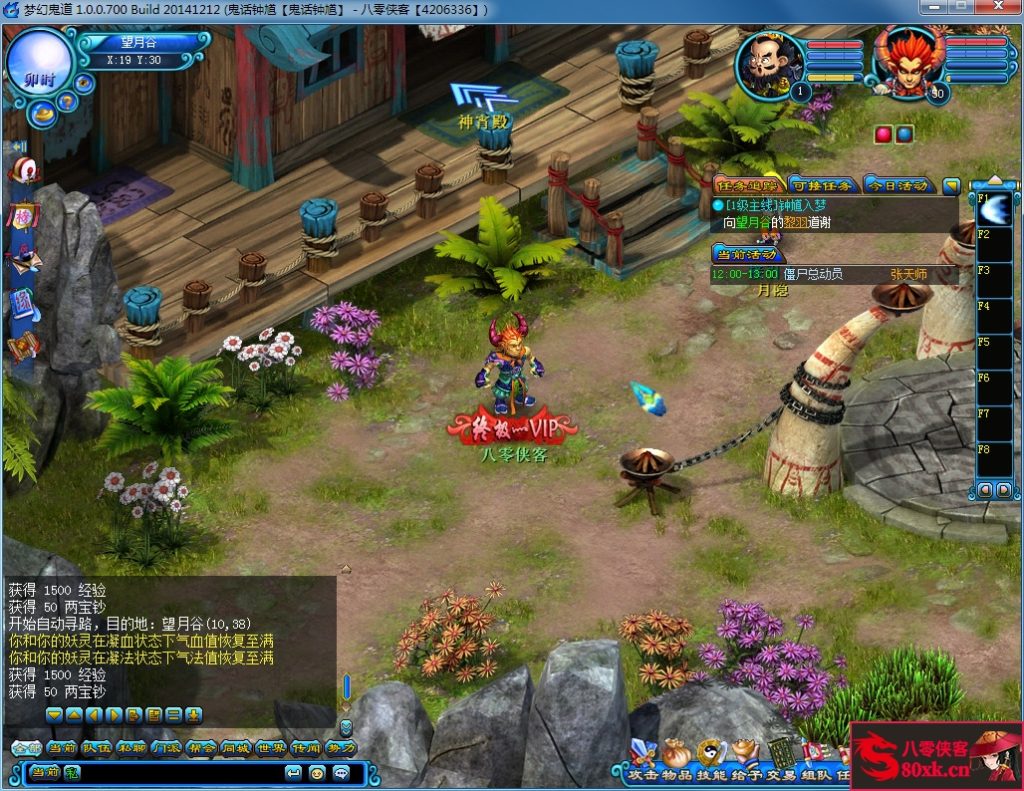Switch chat to the 队伍 channel
Viewport: 1024px width, 791px height.
[96, 747]
